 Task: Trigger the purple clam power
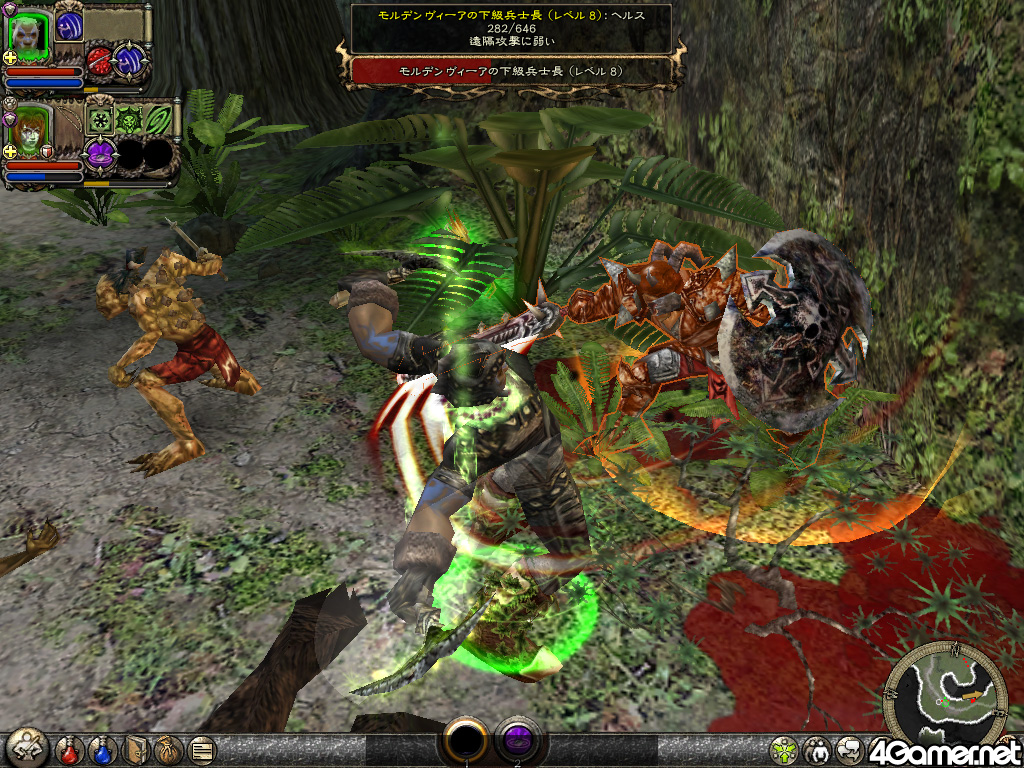[100, 154]
